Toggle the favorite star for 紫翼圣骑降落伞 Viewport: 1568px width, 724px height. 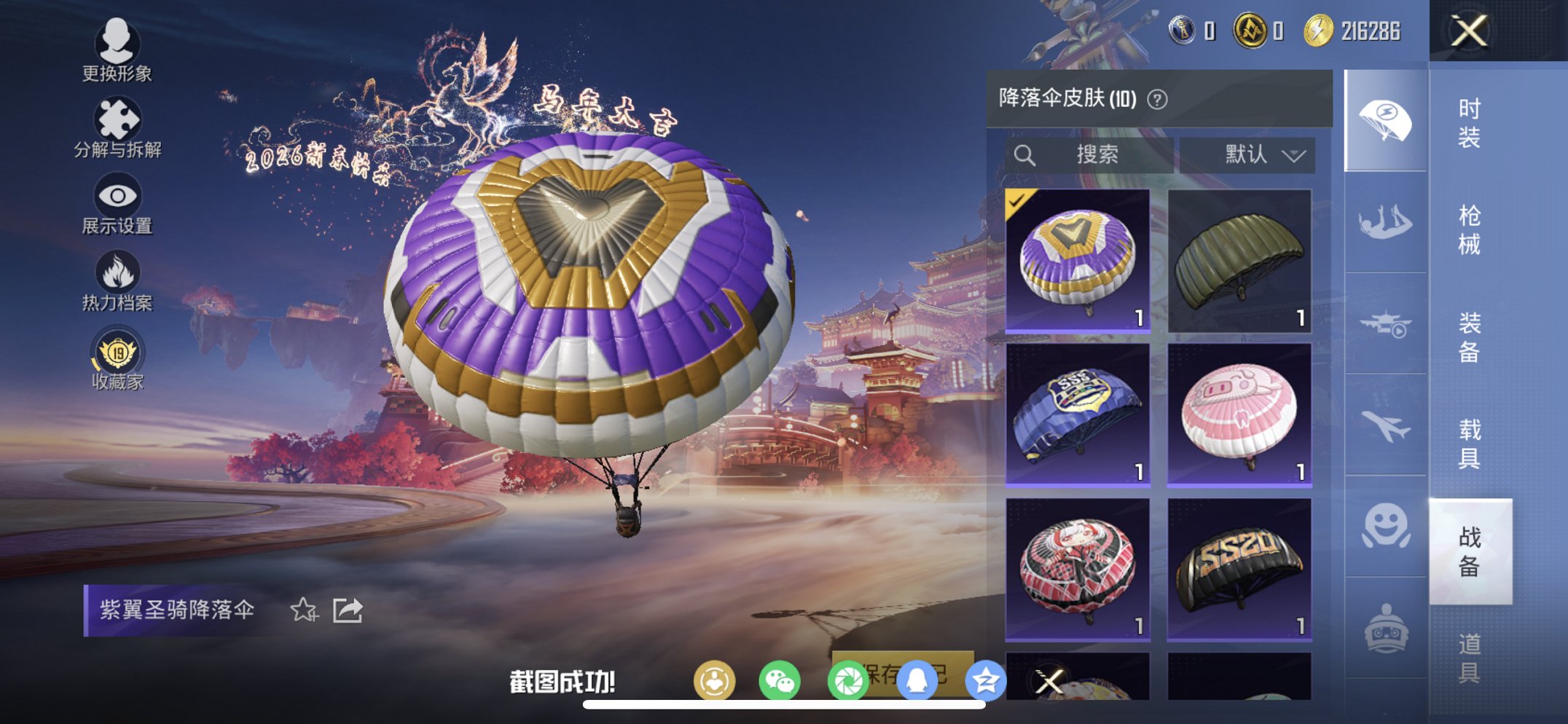[305, 609]
